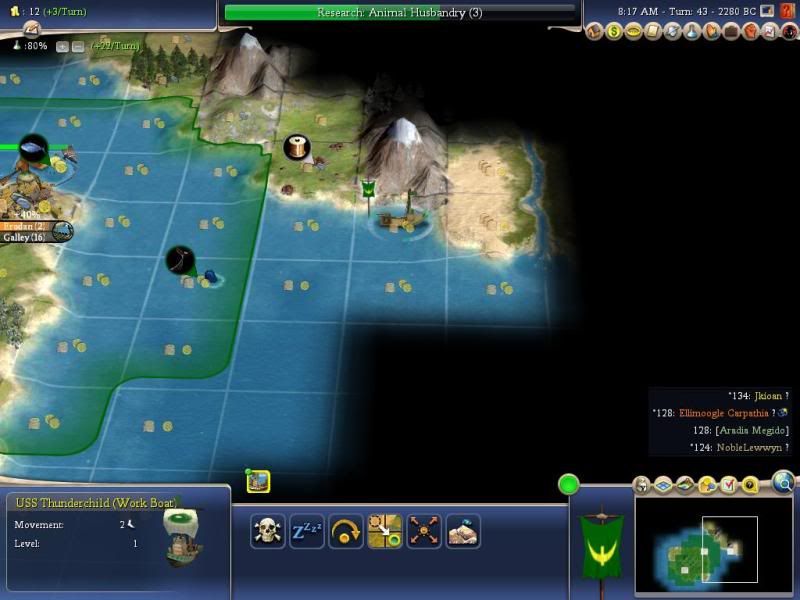Decrease the research rate with the minus button
Viewport: 800px width, 600px height.
click(77, 46)
